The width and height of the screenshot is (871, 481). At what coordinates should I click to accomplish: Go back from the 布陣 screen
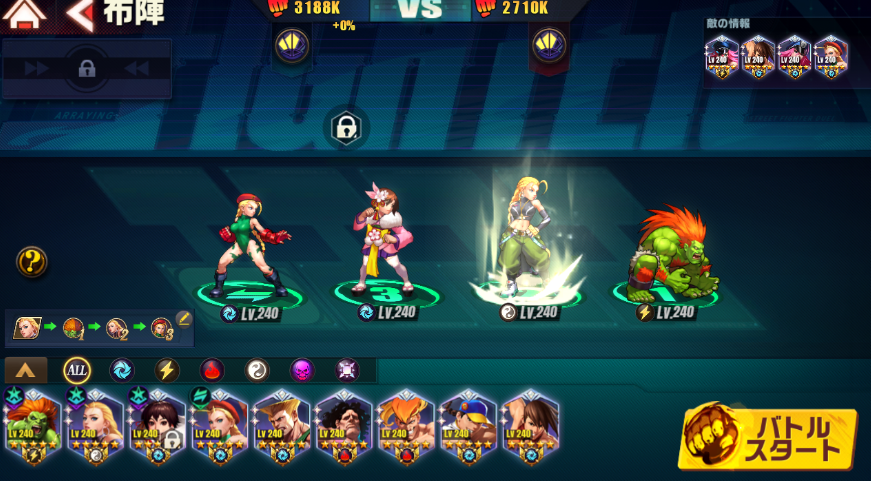click(x=80, y=14)
